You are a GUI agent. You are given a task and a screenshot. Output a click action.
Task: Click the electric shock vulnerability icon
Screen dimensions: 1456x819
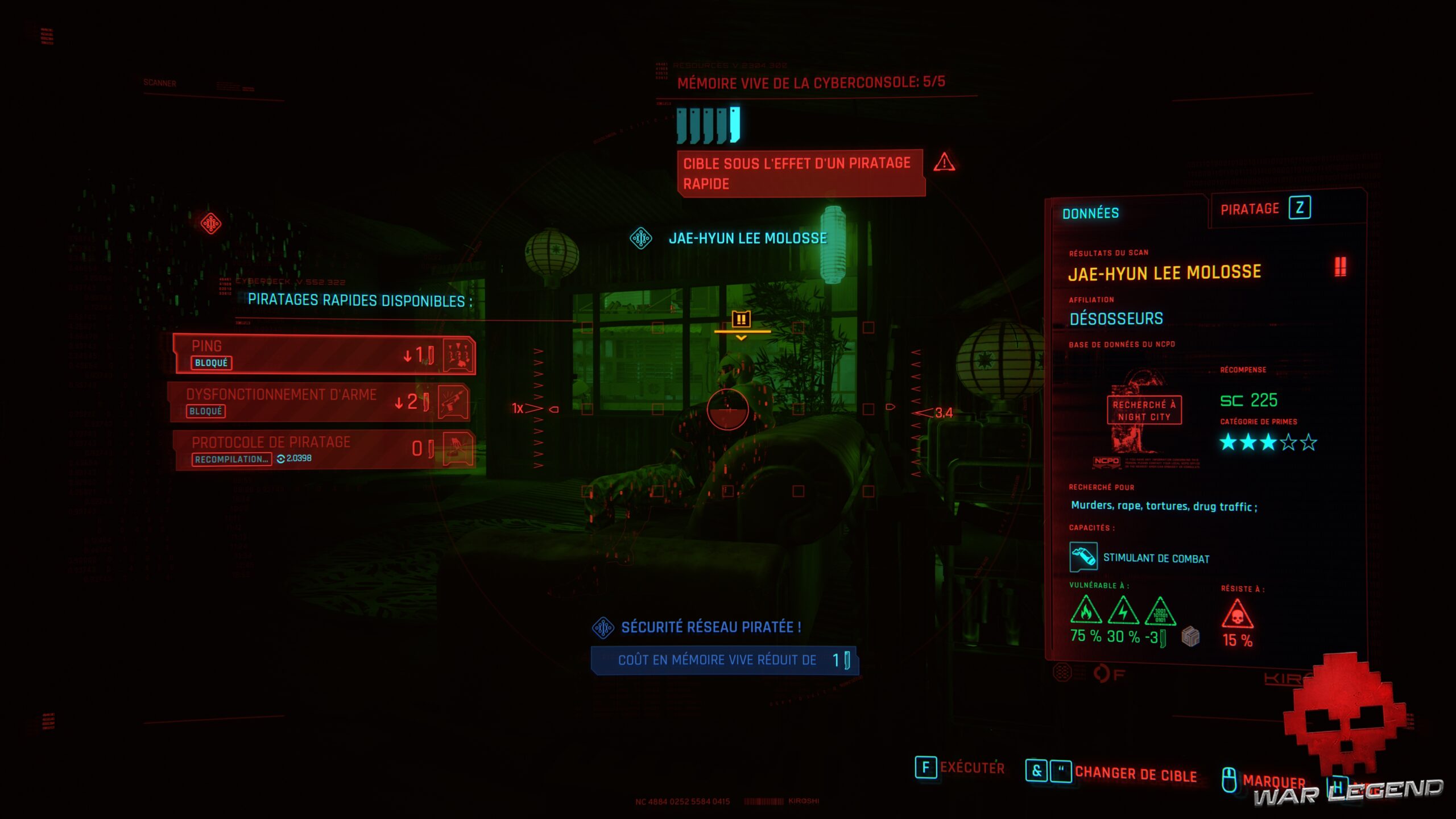coord(1123,610)
